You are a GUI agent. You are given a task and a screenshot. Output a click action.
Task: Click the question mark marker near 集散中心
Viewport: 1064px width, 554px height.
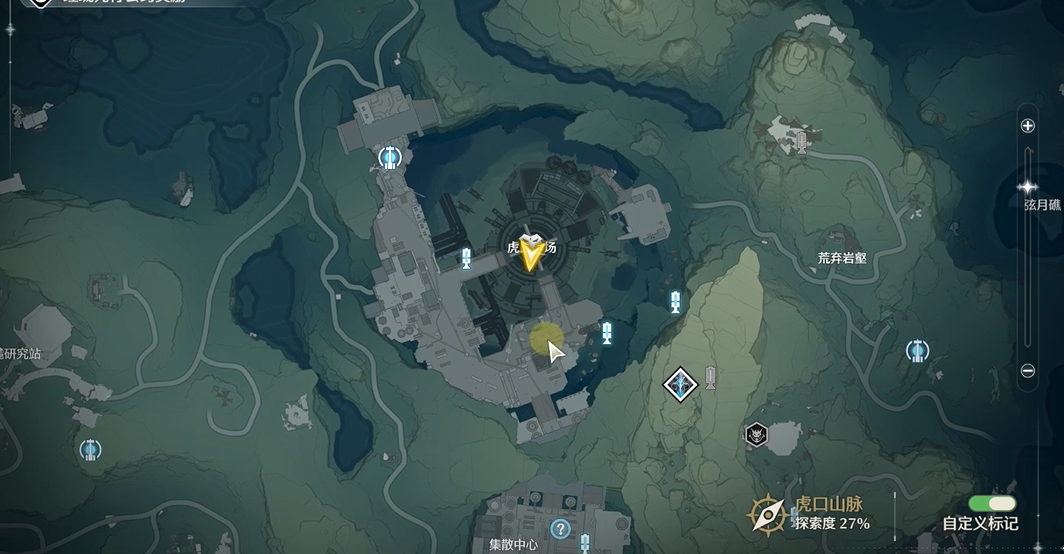coord(560,528)
